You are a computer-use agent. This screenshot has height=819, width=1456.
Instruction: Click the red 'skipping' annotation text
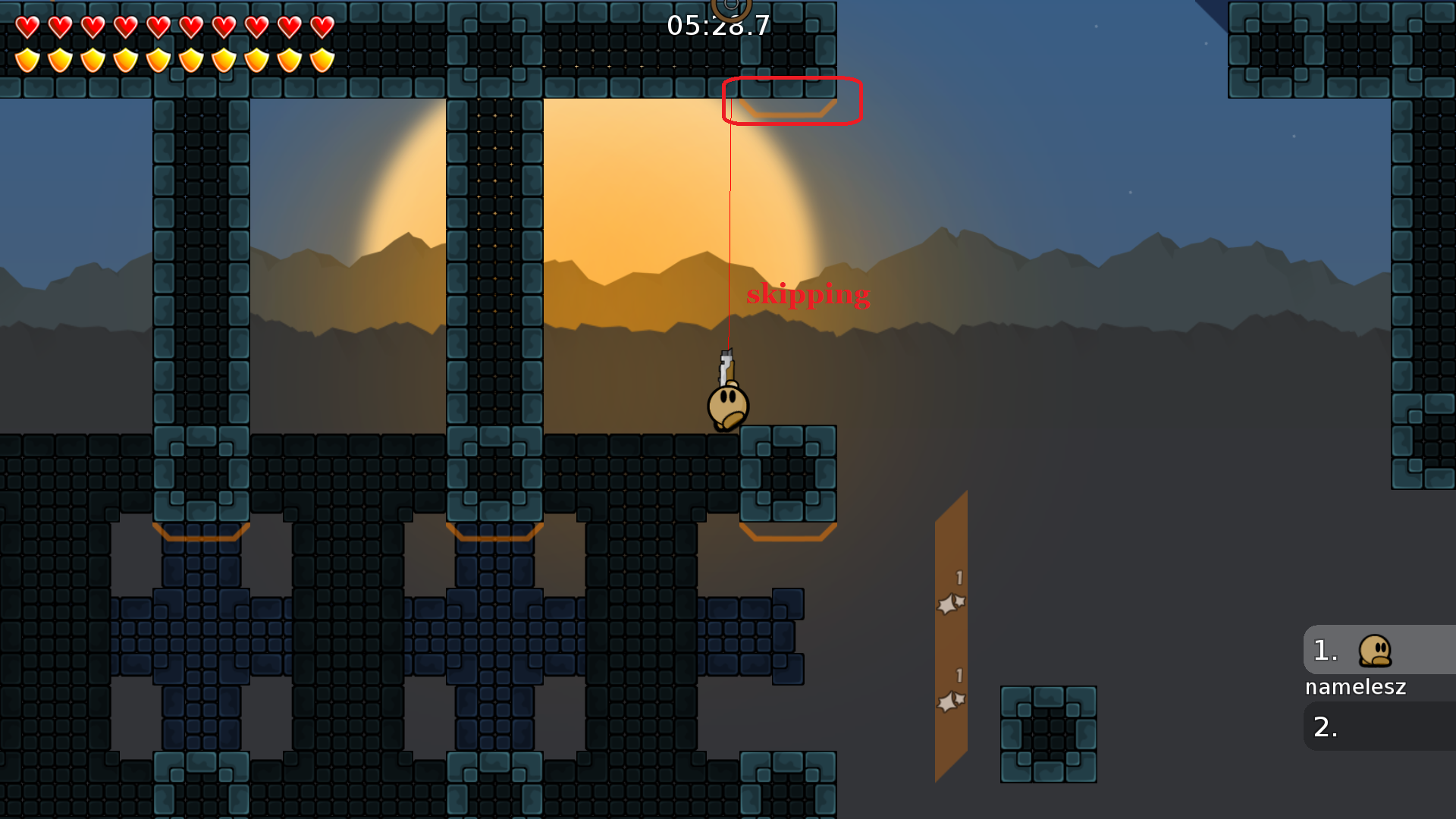808,296
